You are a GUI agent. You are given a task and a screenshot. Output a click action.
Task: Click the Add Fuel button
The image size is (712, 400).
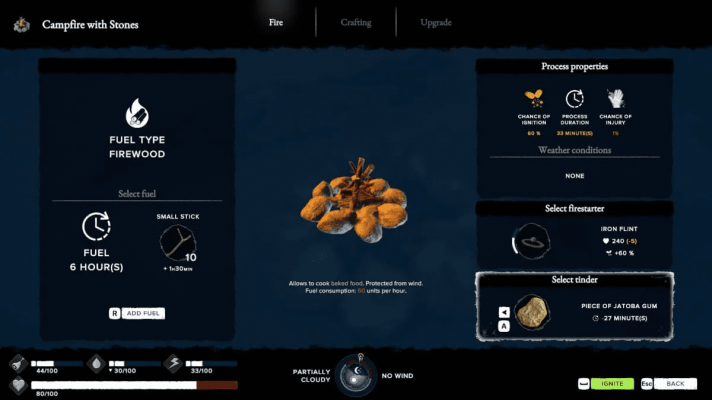[x=144, y=313]
